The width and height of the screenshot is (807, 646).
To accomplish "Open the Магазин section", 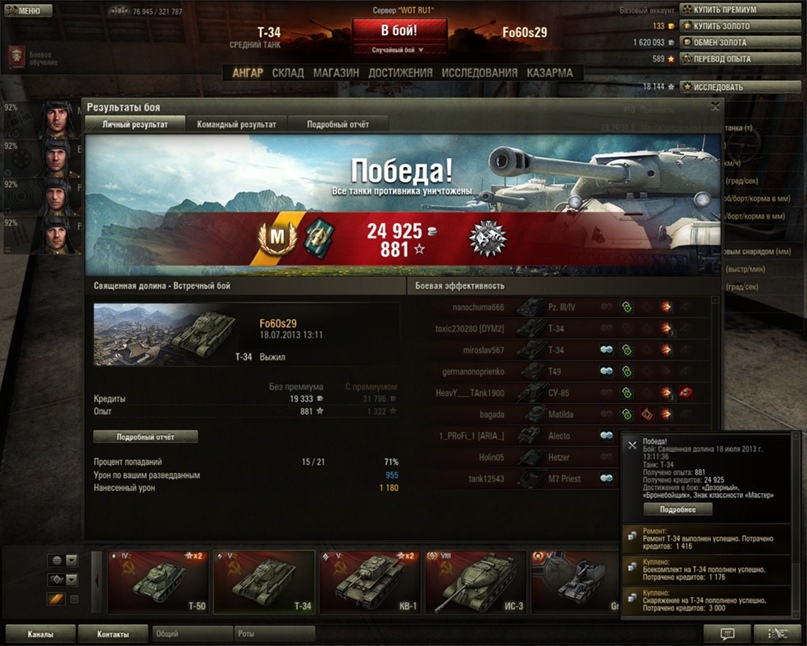I will click(336, 73).
